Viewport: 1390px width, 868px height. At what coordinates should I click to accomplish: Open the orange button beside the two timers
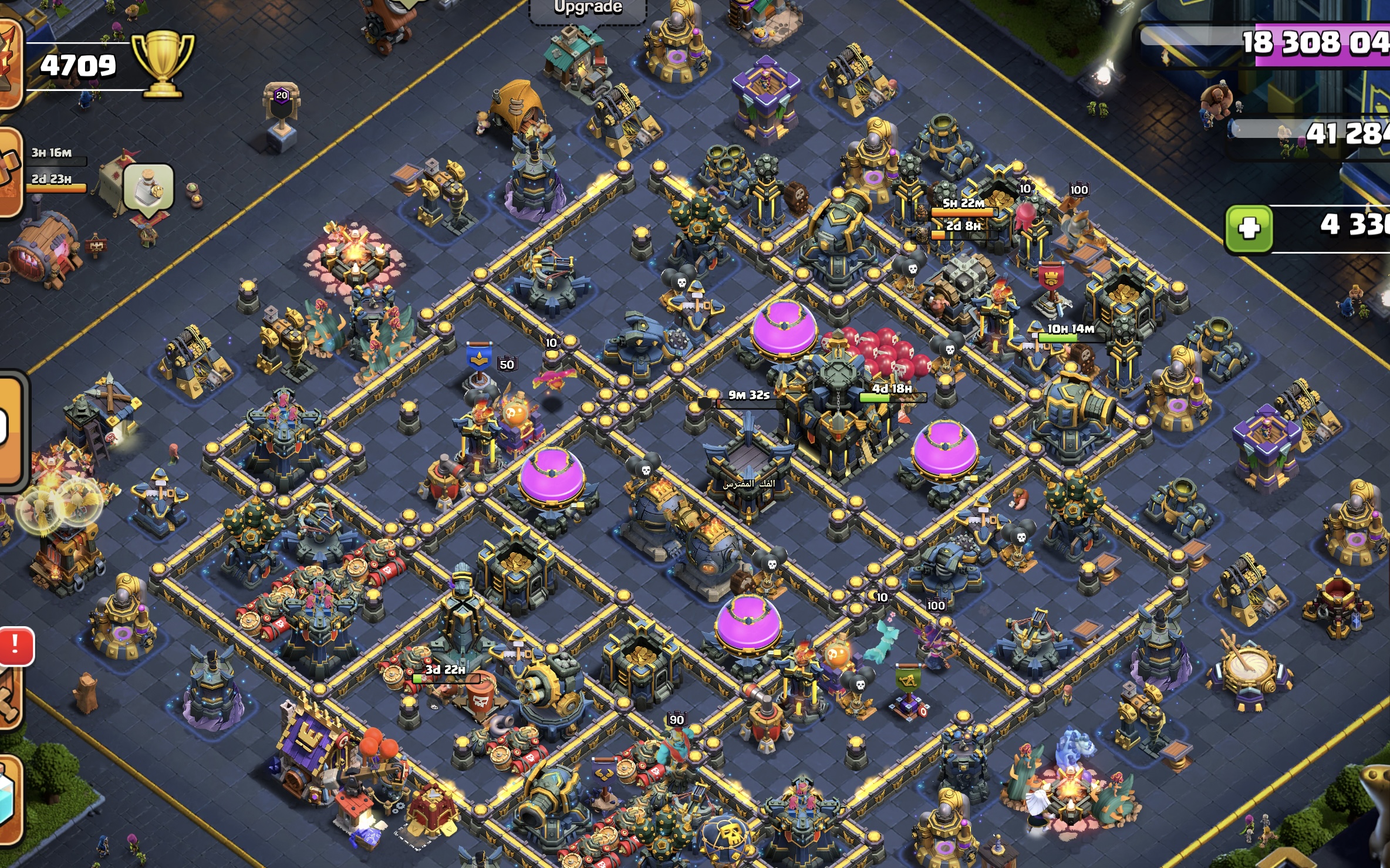tap(10, 172)
